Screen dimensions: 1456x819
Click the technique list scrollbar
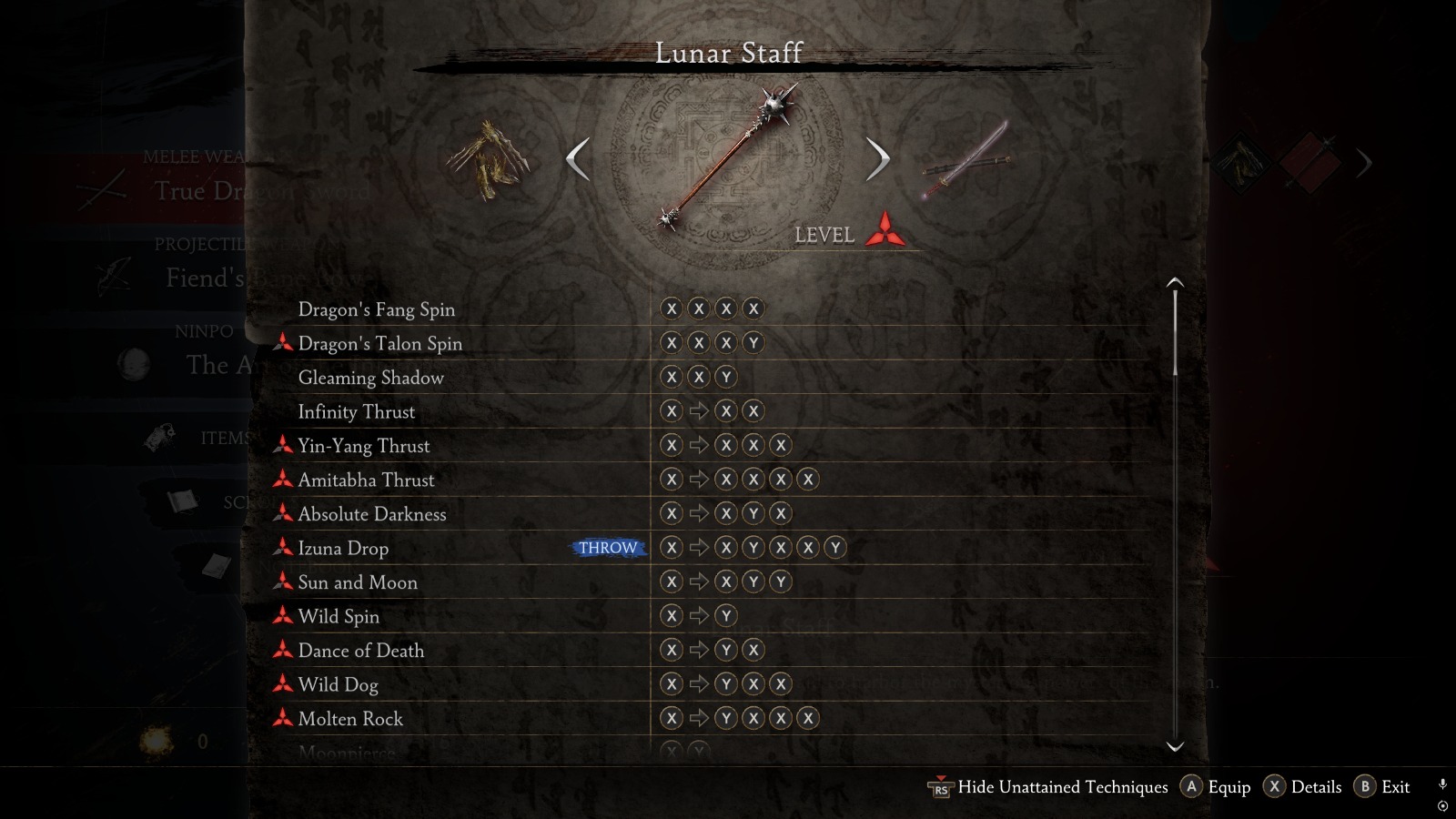(1175, 332)
